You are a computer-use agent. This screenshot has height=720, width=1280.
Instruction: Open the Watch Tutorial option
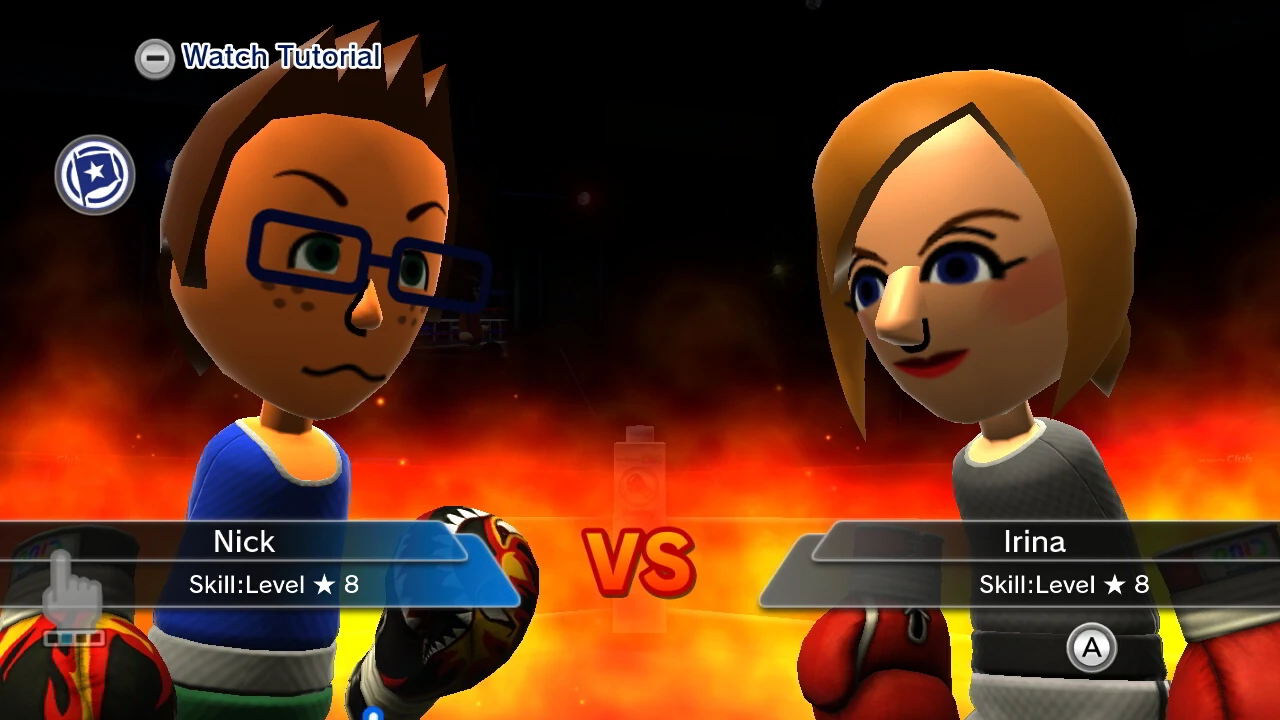[x=283, y=57]
